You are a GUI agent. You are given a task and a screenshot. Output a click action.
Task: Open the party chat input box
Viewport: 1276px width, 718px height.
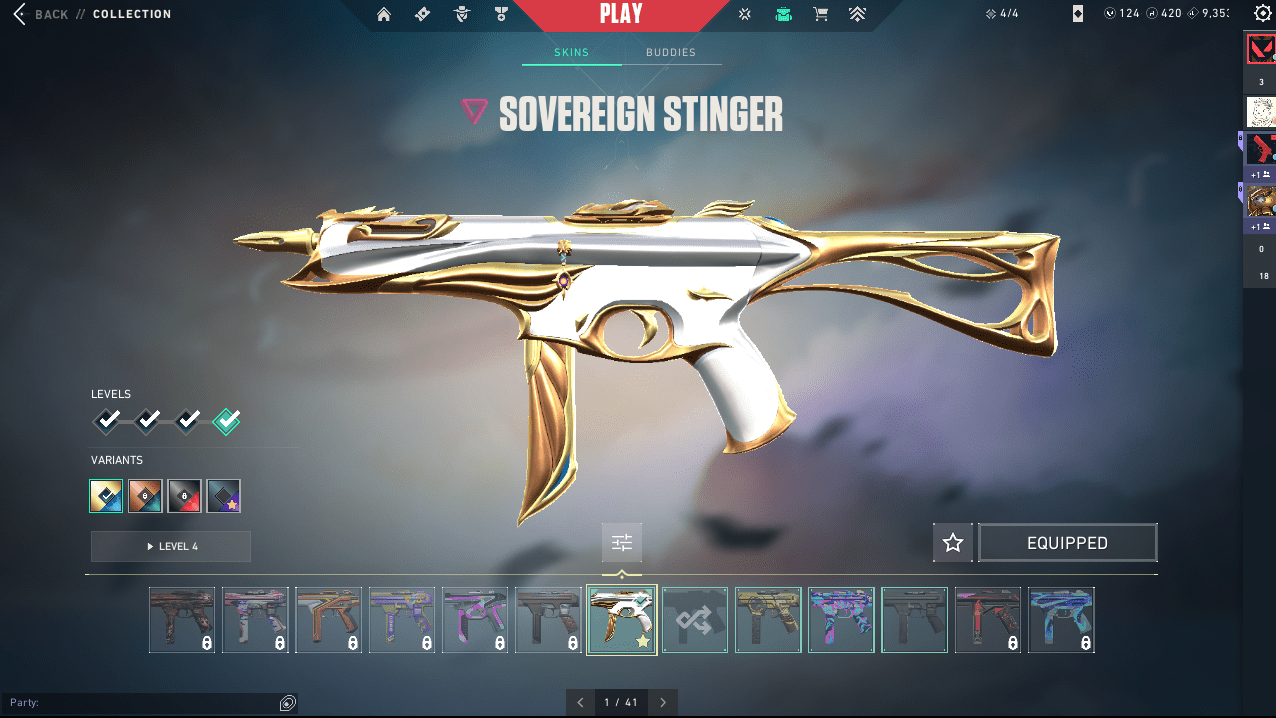coord(140,703)
